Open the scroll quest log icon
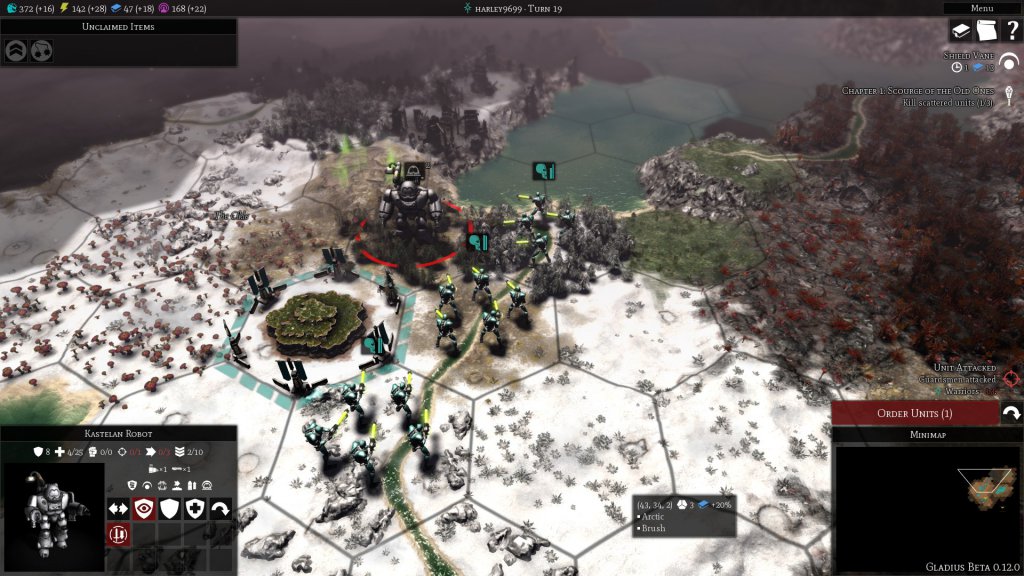1024x576 pixels. (987, 31)
